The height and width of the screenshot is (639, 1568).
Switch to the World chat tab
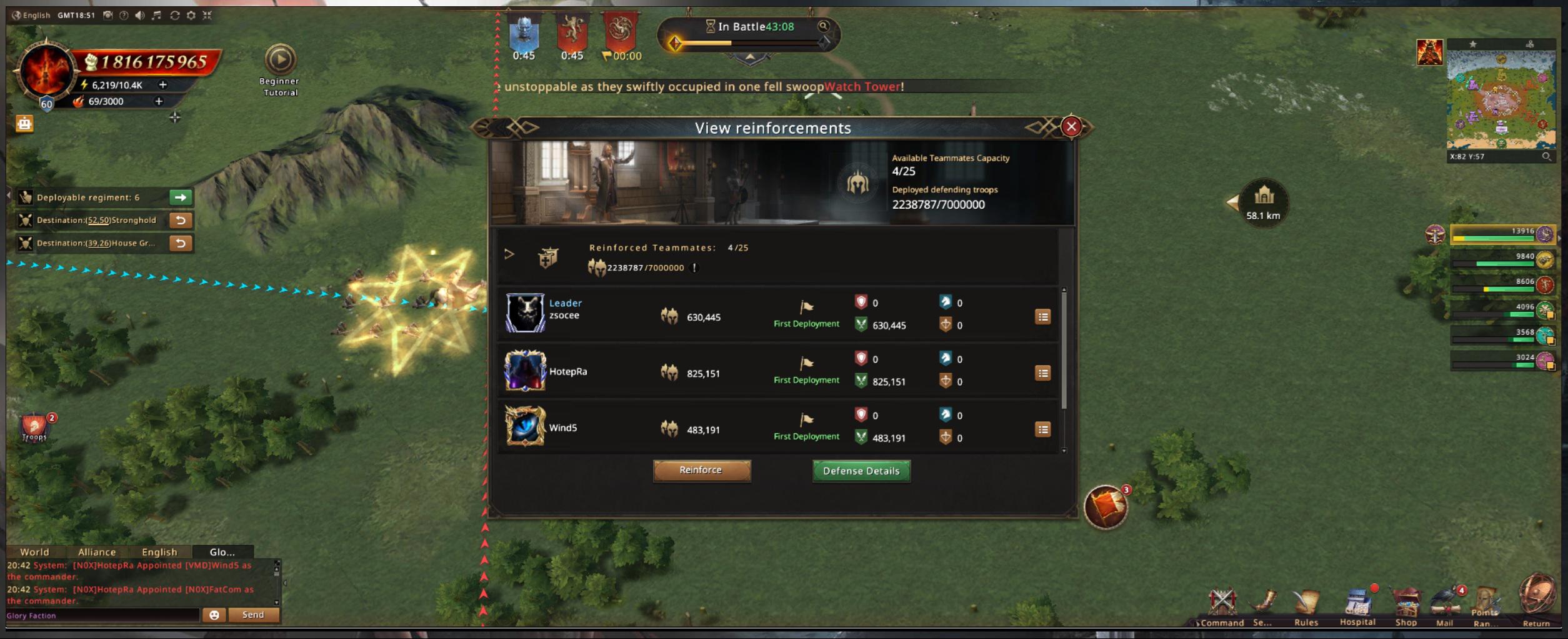[x=34, y=552]
